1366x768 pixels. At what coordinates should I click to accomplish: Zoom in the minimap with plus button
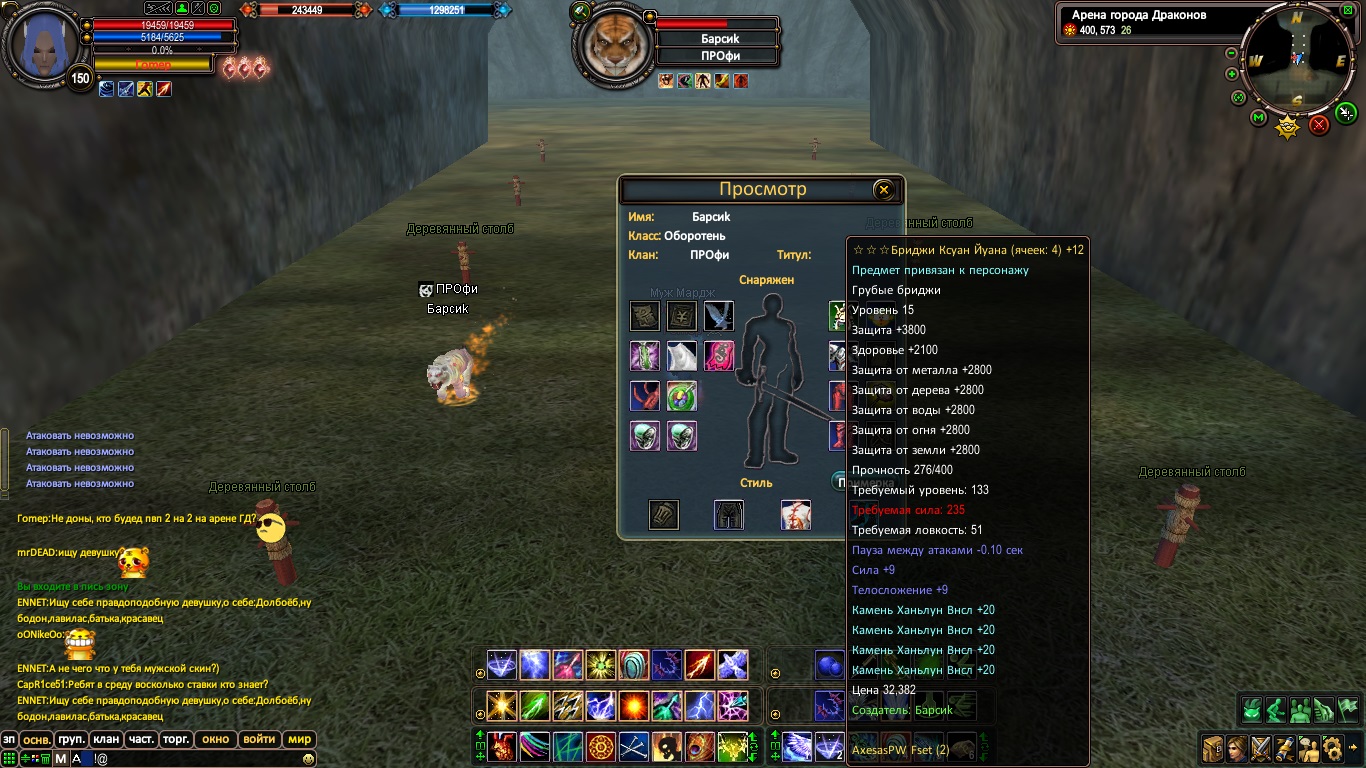click(1232, 74)
